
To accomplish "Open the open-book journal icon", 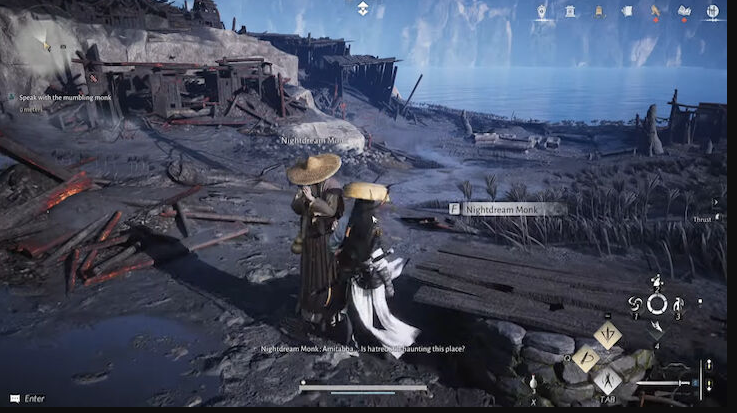I will point(684,11).
